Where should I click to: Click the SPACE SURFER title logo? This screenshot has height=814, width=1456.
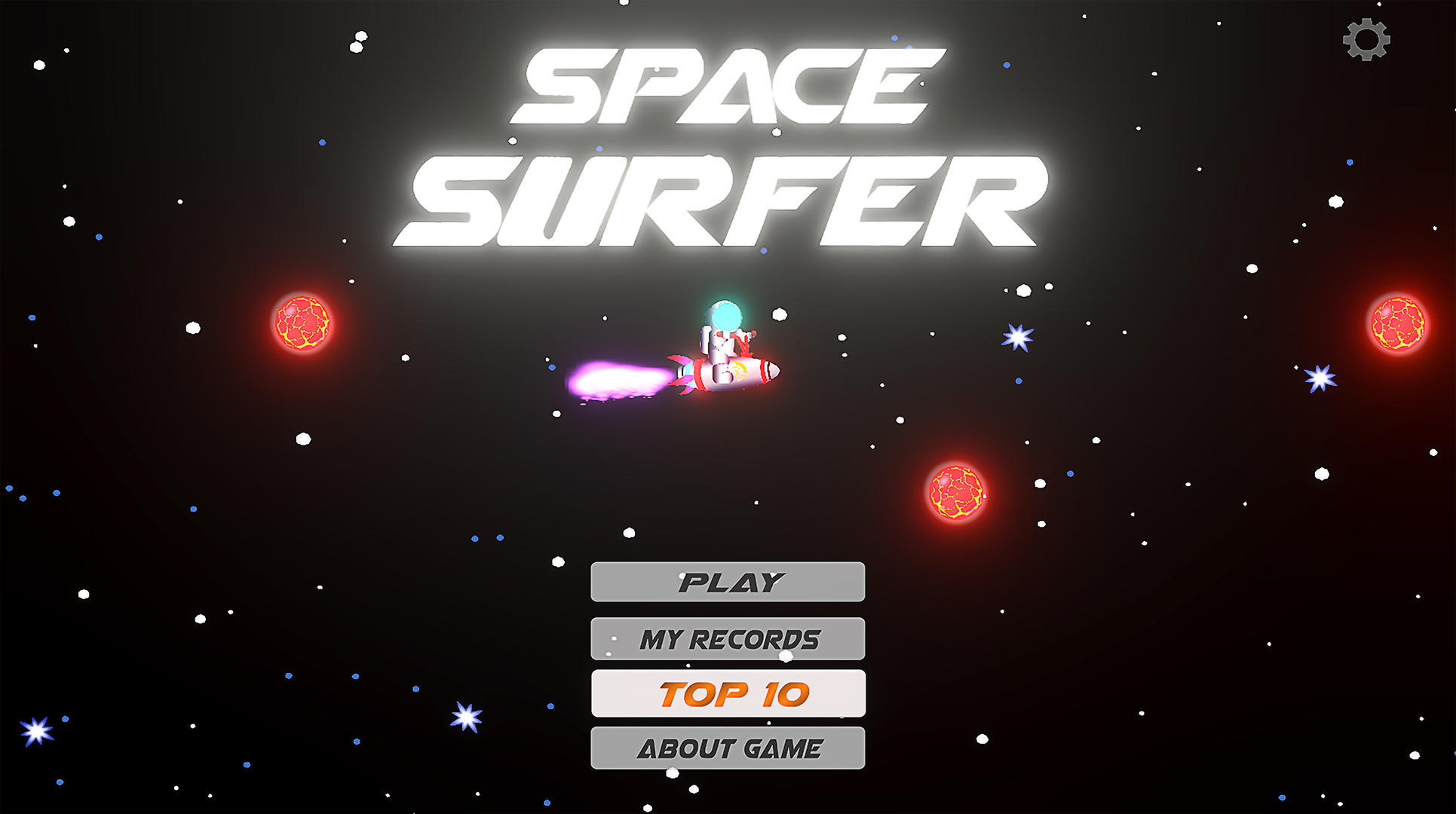click(716, 143)
